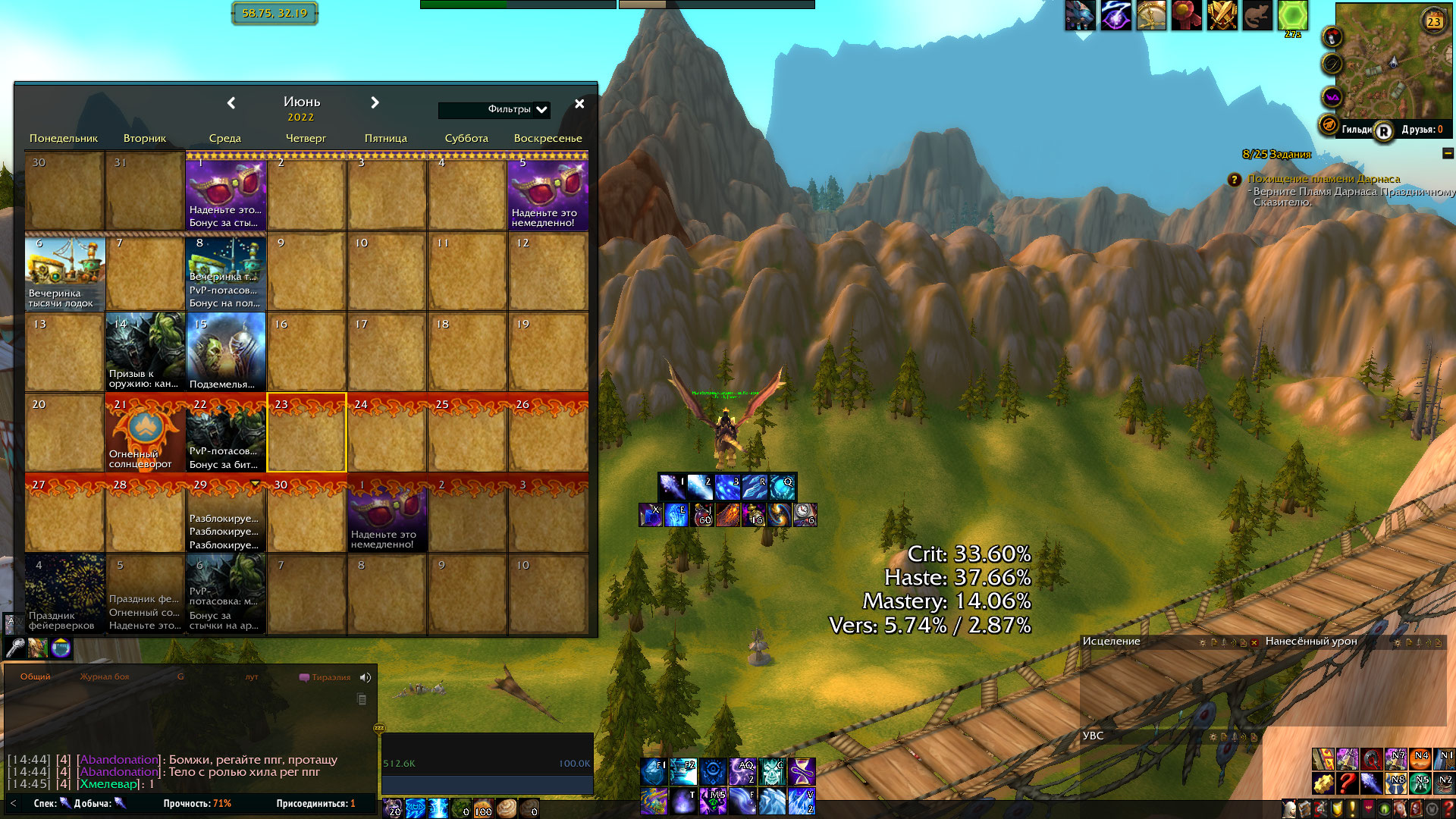Go to the previous calendar month

coord(231,103)
